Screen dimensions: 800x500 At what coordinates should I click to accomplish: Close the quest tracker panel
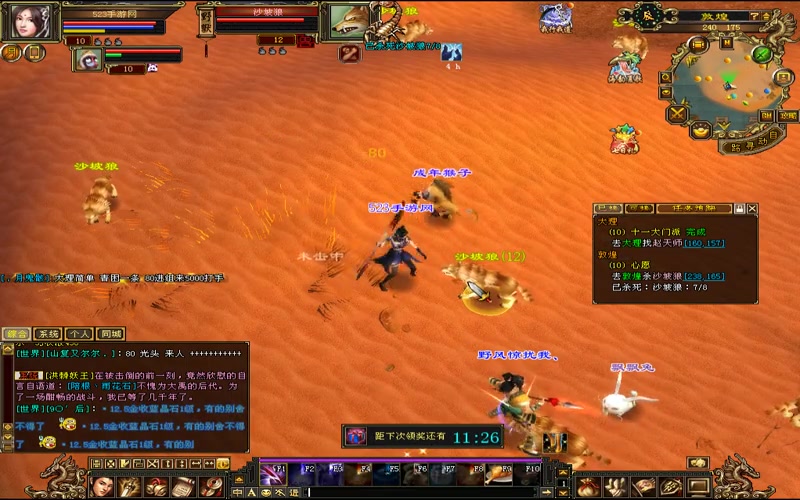pyautogui.click(x=752, y=209)
